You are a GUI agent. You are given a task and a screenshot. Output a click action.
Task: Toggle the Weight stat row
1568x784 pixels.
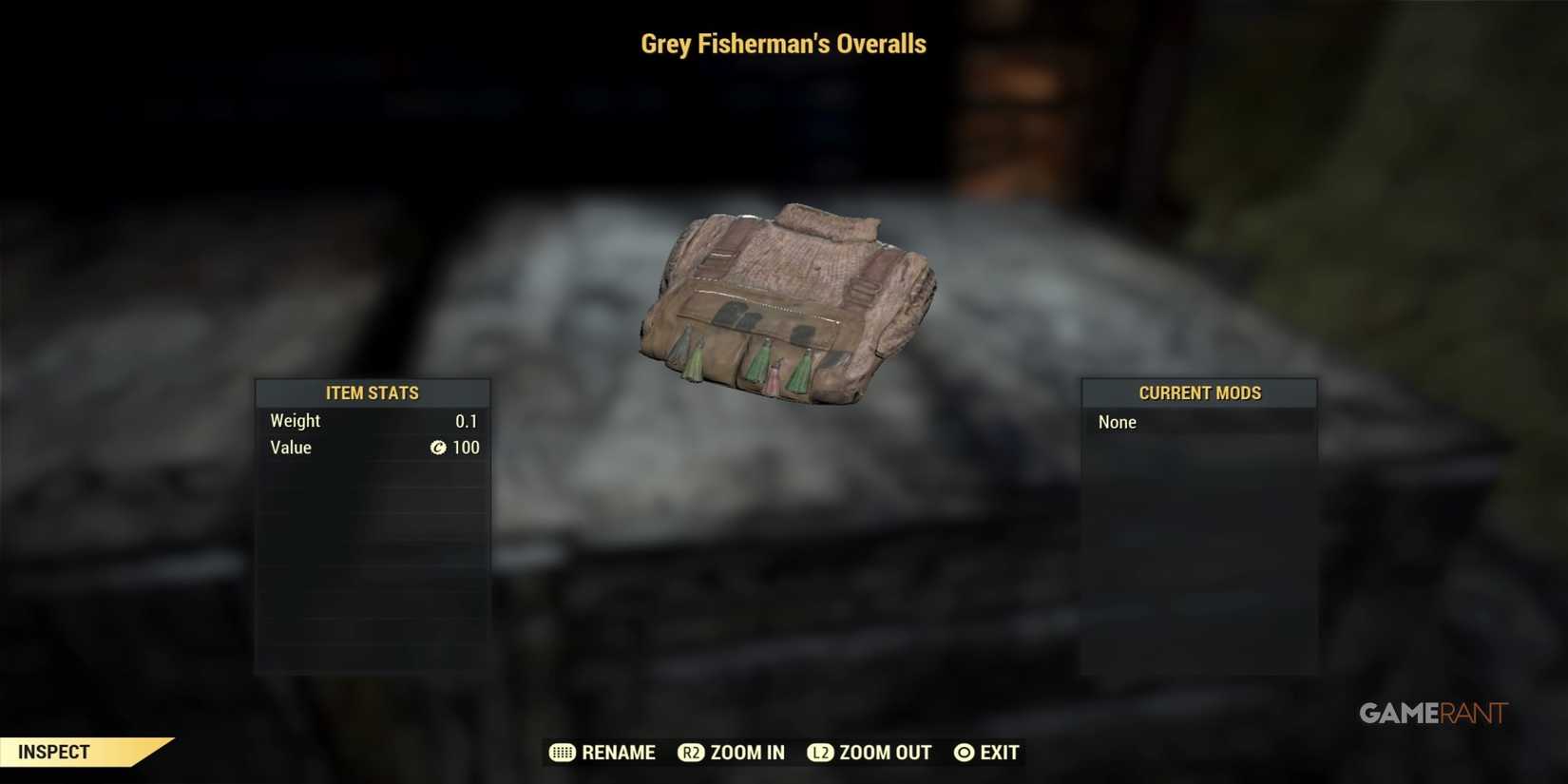click(x=371, y=420)
